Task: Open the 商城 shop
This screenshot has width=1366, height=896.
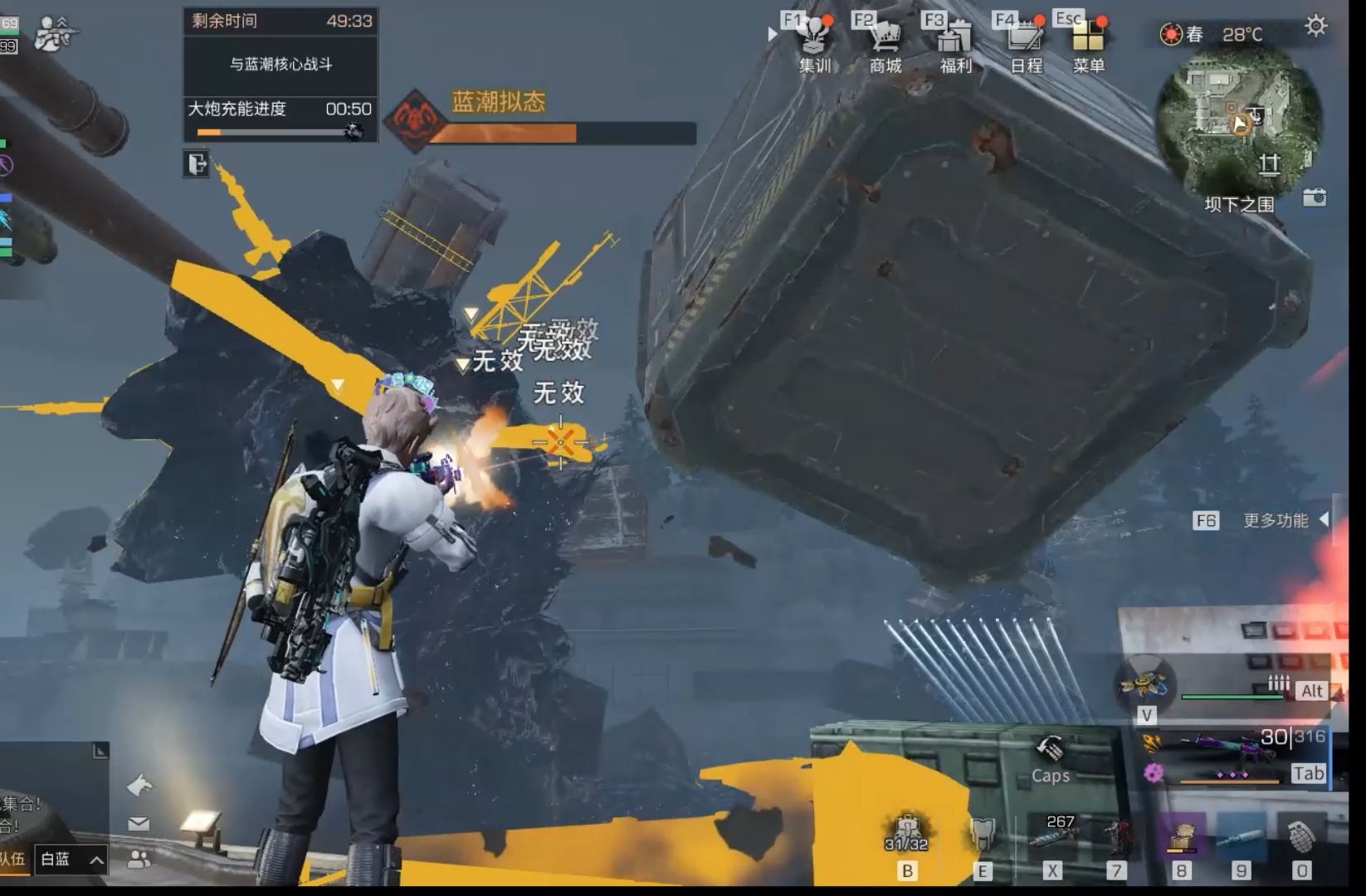Action: (885, 45)
